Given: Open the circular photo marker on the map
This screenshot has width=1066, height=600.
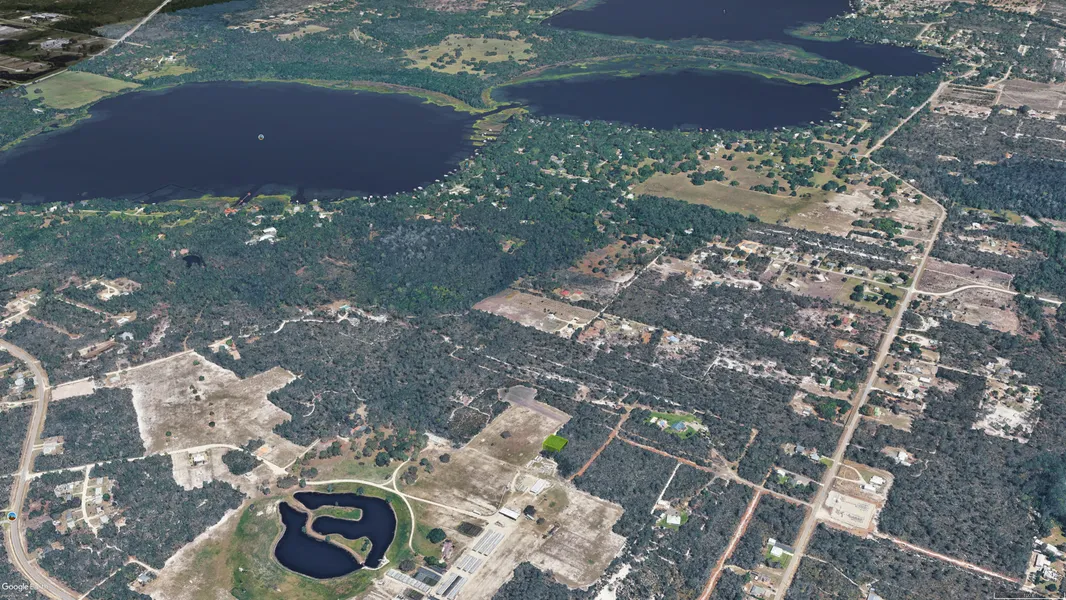Looking at the screenshot, I should [12, 516].
